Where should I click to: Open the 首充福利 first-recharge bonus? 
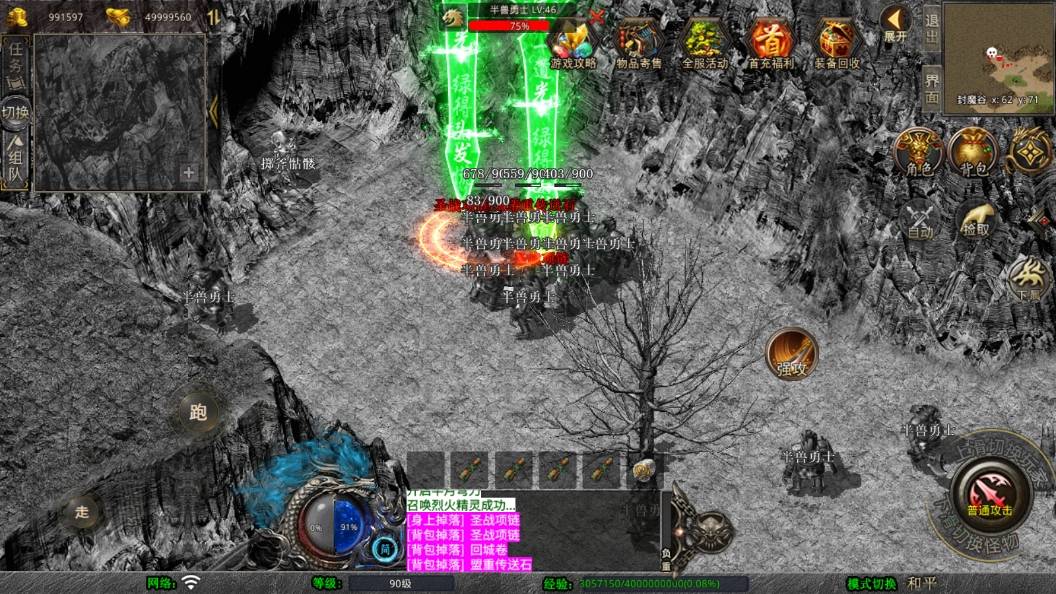tap(772, 44)
